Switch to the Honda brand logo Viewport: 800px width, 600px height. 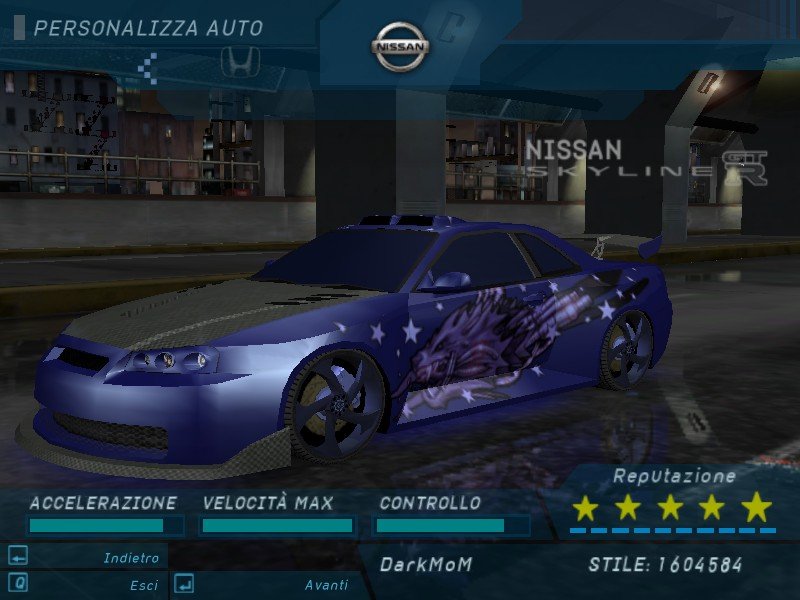240,62
